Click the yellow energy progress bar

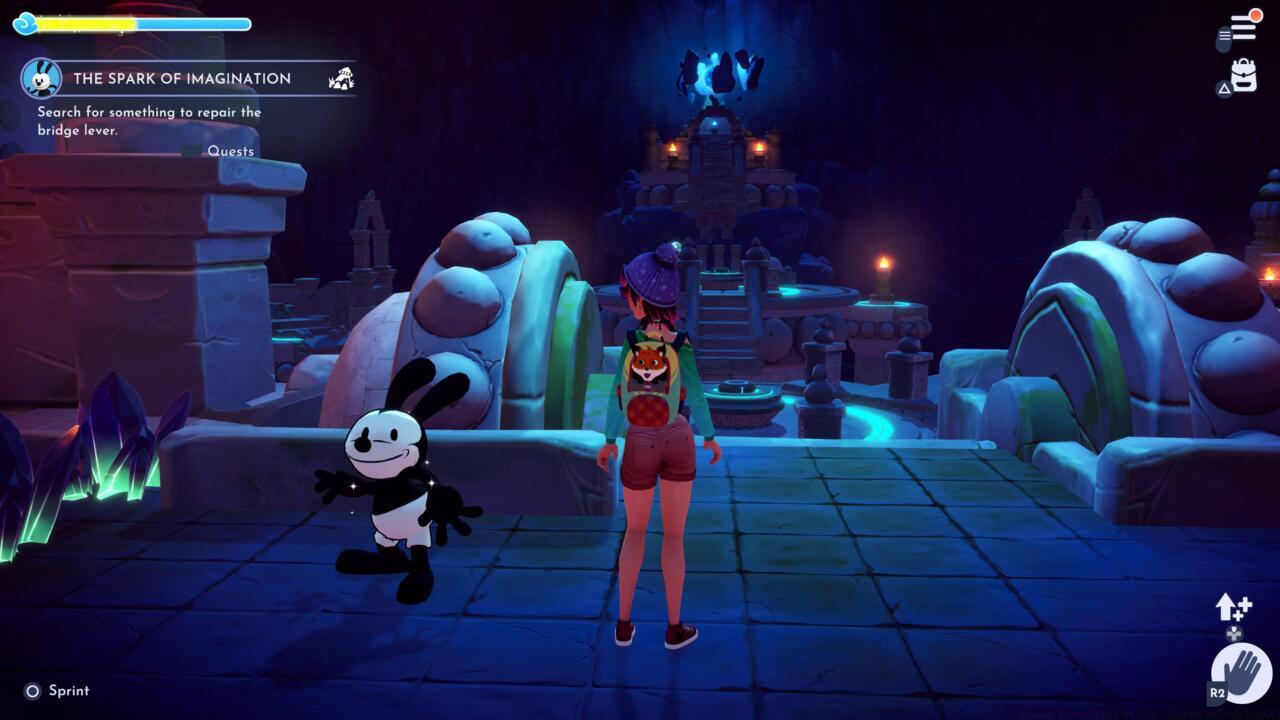coord(90,22)
